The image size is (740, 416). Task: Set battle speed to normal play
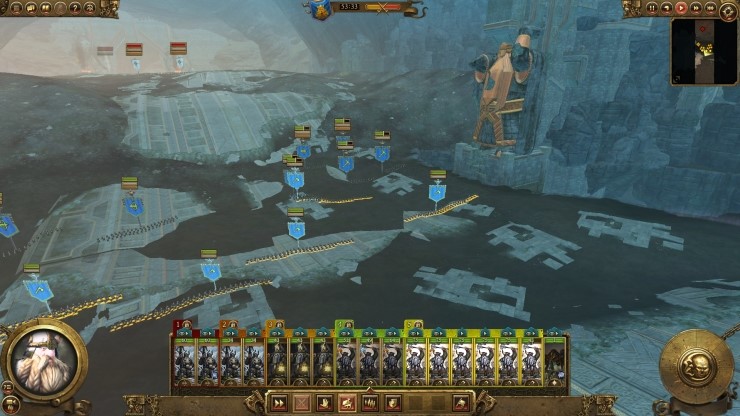point(682,8)
